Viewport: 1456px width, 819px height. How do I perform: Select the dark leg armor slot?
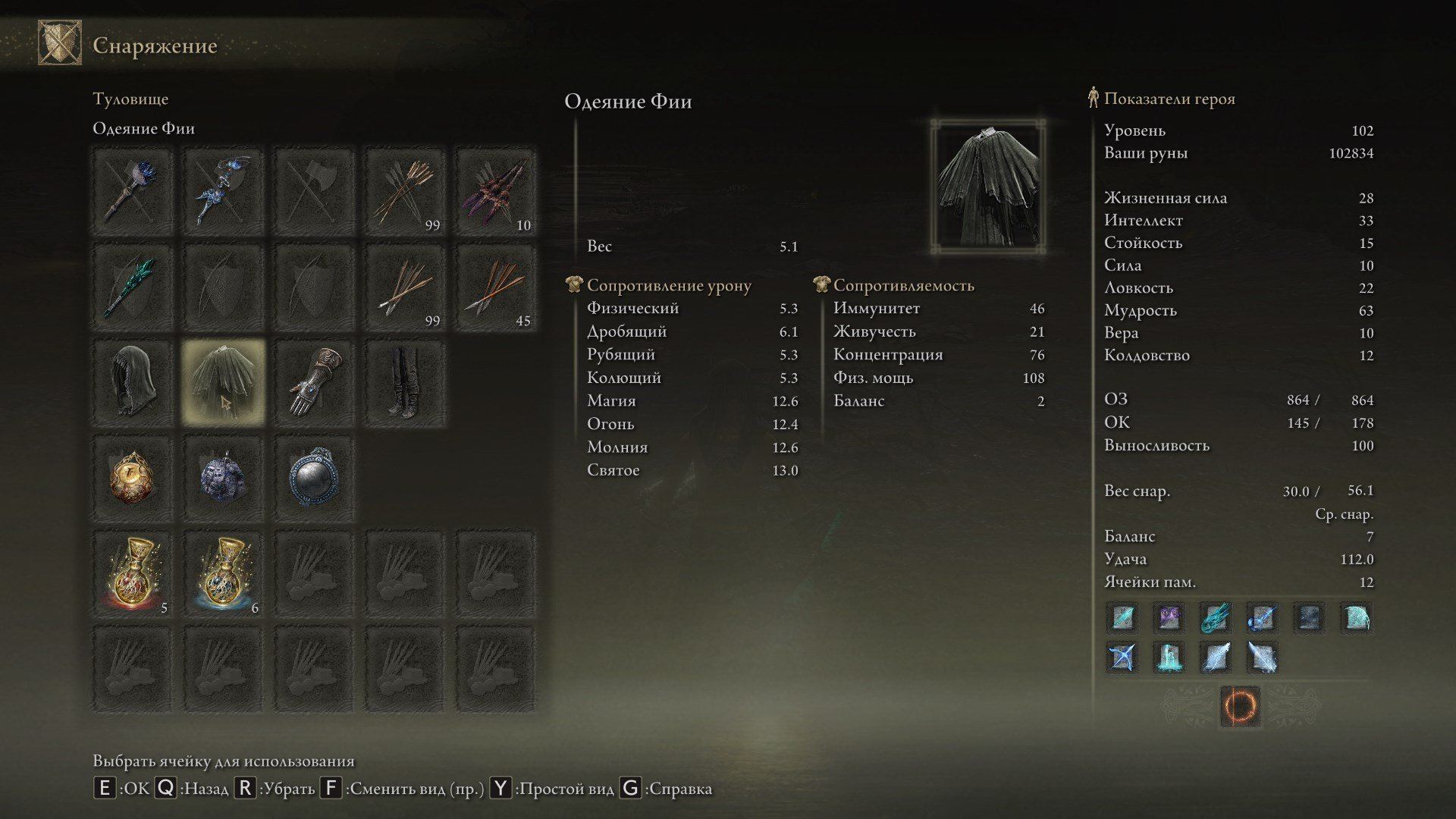coord(405,382)
